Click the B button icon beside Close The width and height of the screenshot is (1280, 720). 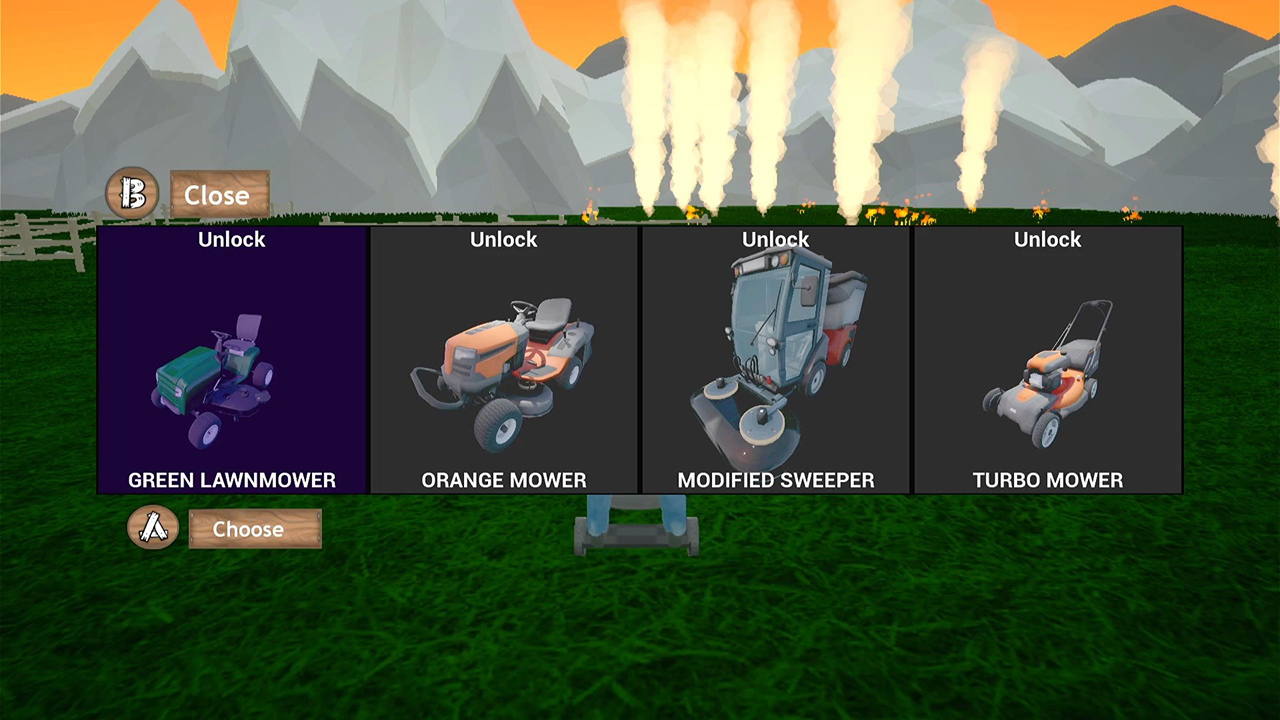[x=133, y=193]
